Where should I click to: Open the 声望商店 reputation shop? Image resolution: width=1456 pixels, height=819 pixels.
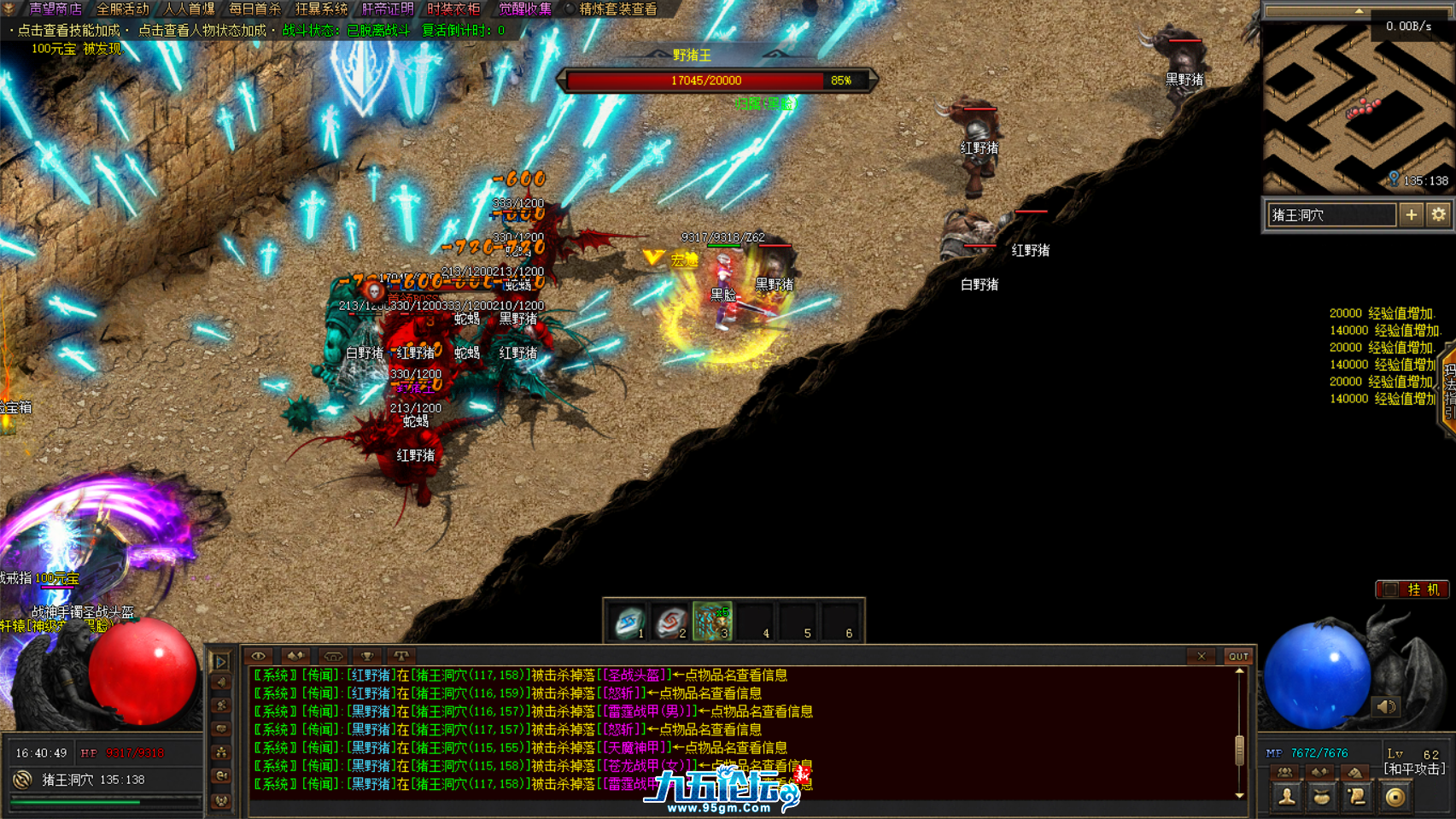(56, 9)
